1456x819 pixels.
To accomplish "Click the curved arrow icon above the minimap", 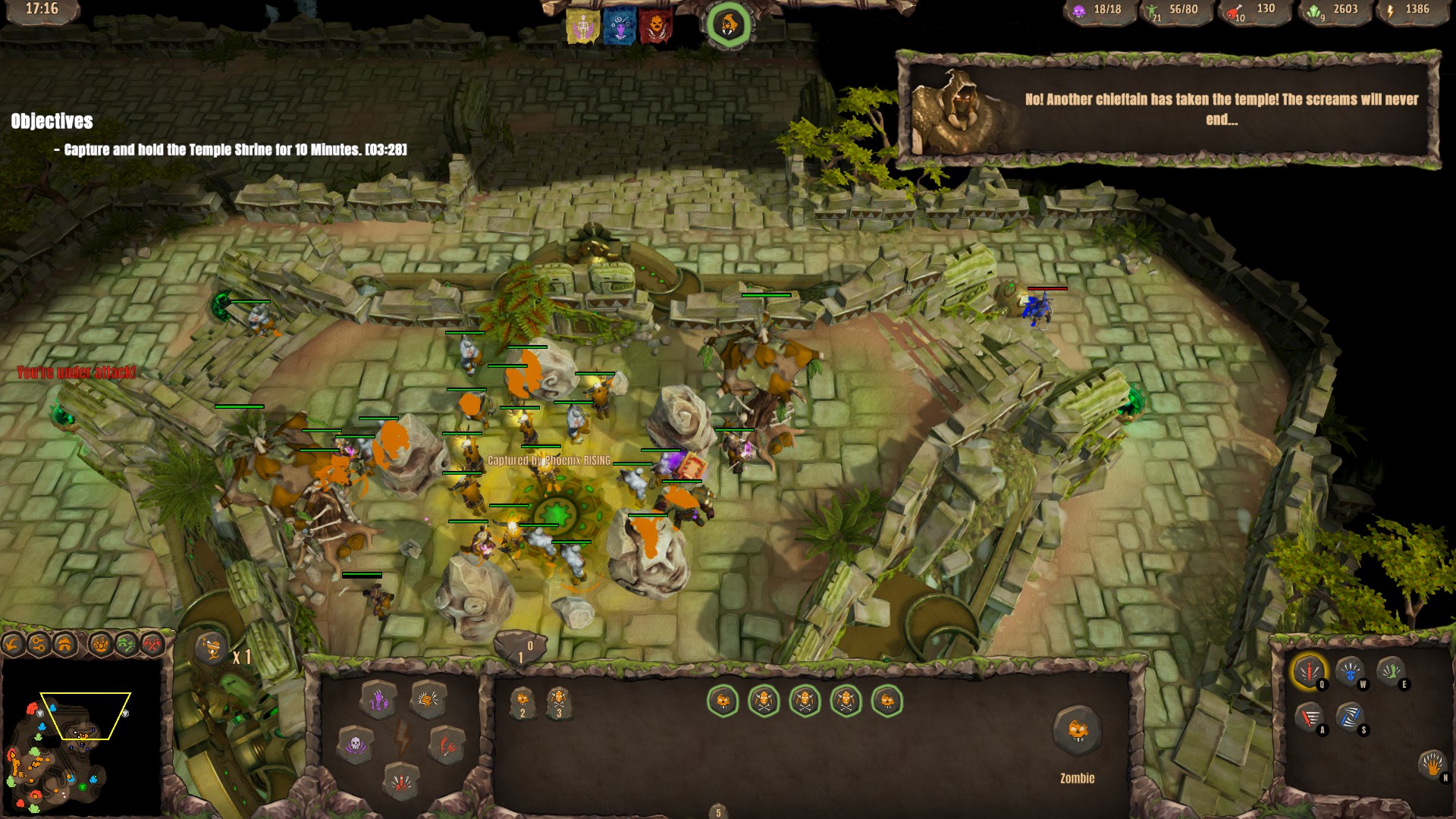I will coord(11,644).
